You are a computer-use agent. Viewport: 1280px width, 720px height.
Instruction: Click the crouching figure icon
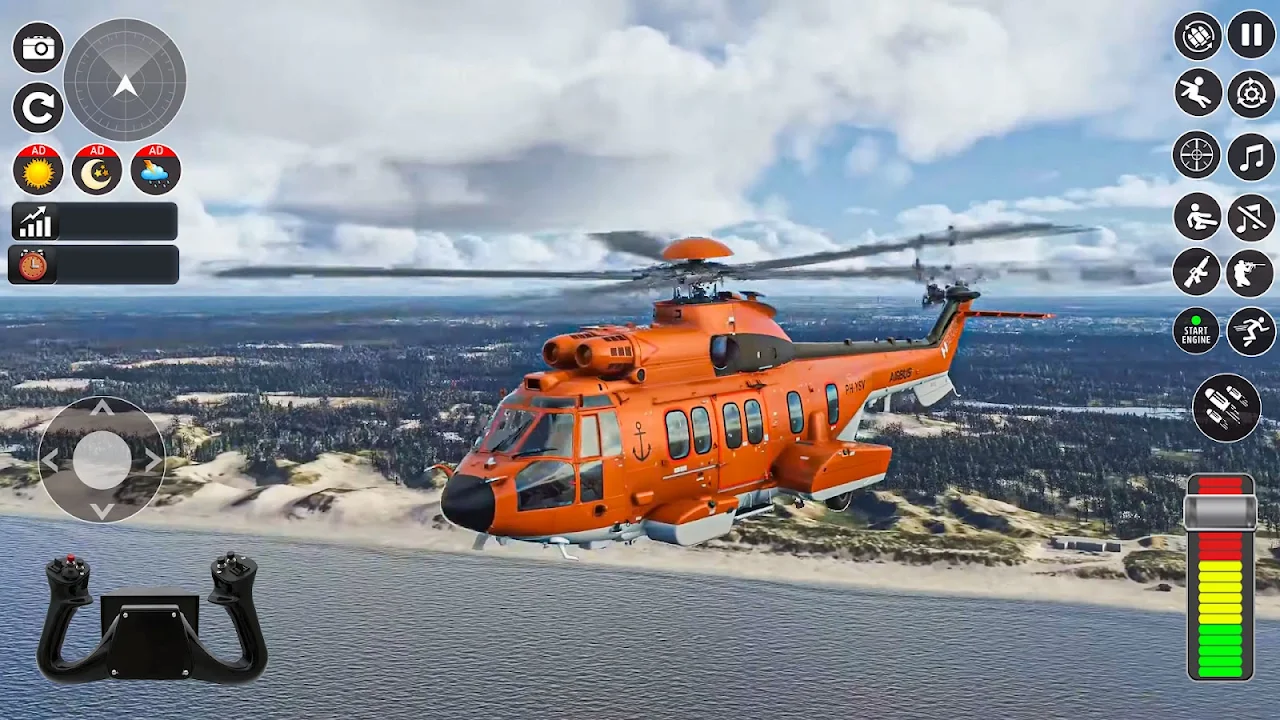pos(1197,217)
